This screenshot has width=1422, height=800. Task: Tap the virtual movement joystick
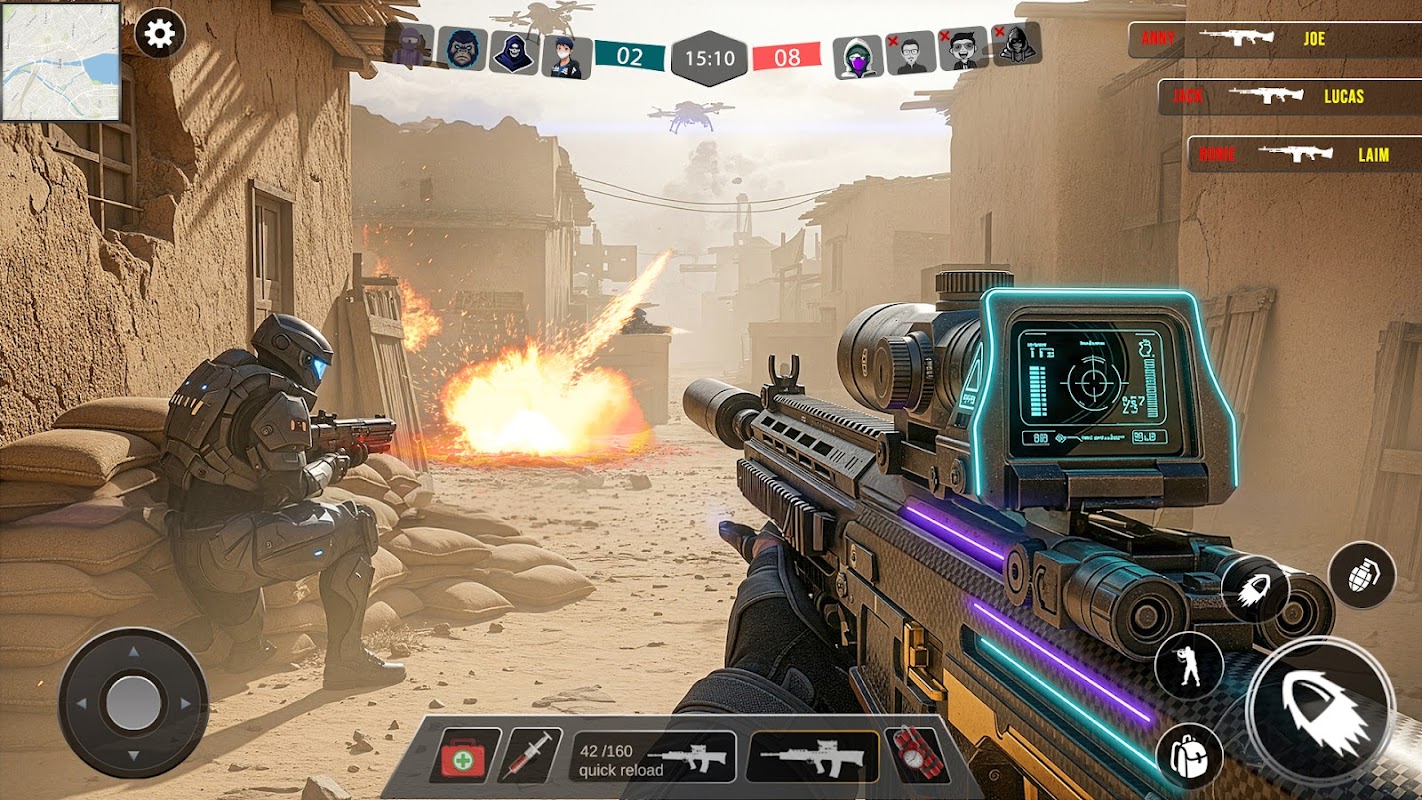(133, 703)
